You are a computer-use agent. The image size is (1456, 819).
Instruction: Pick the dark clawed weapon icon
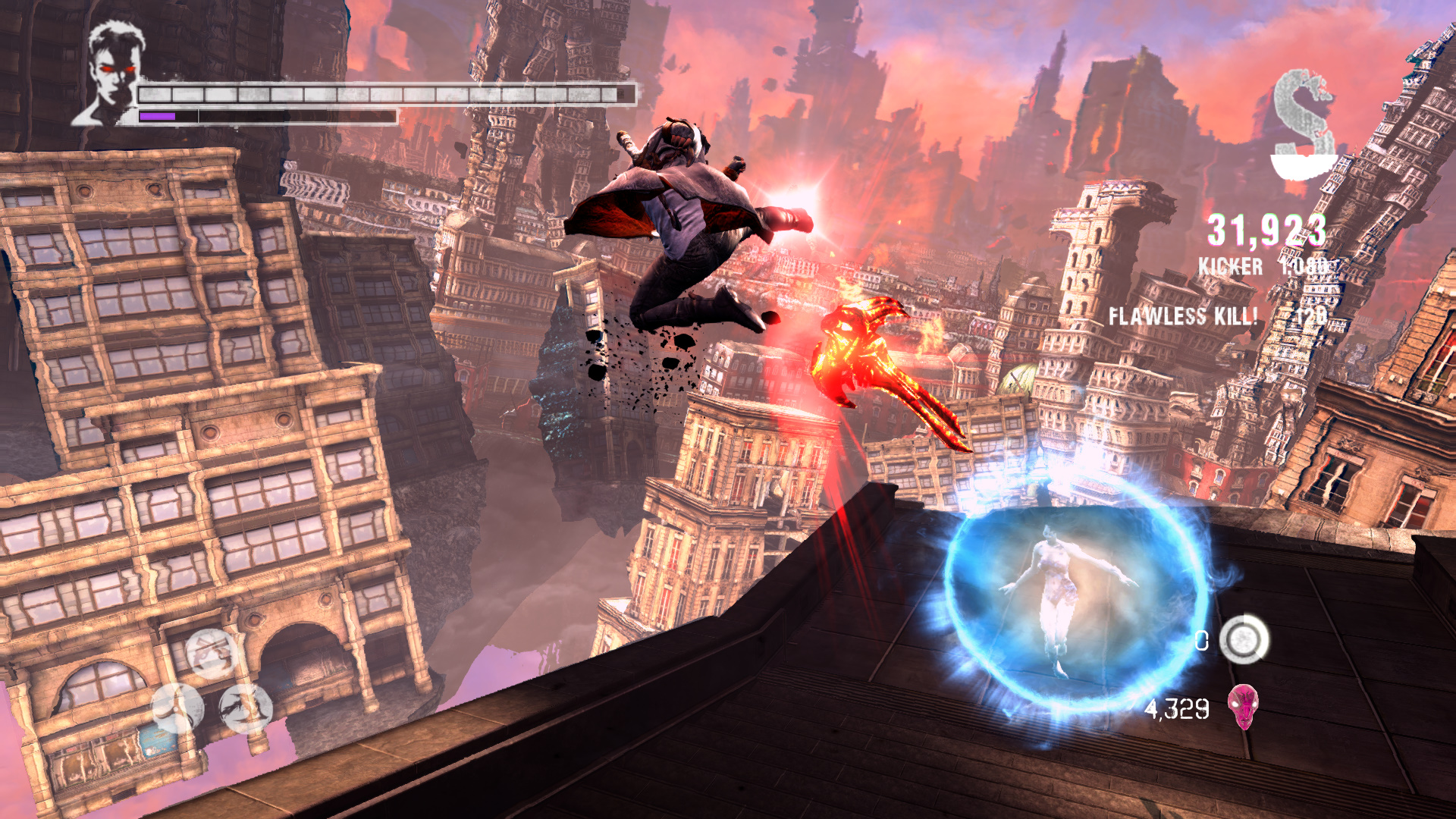(x=246, y=708)
